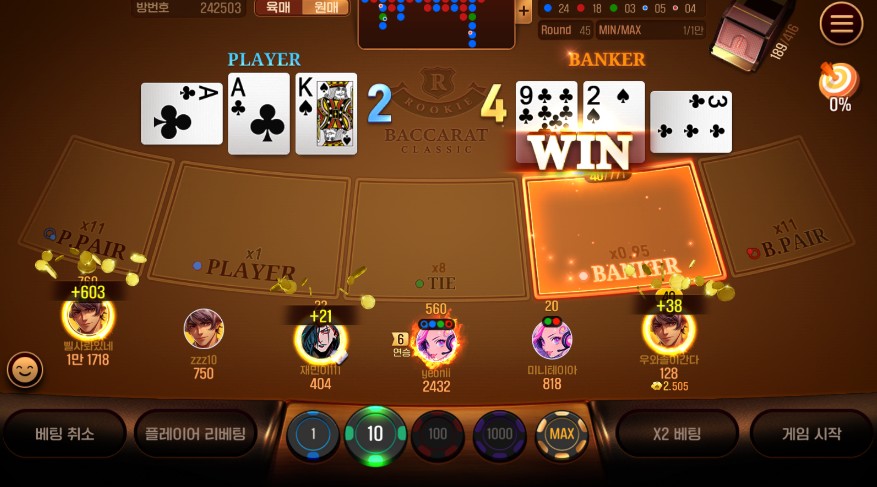Open the hamburger menu button
877x487 pixels.
coord(841,22)
